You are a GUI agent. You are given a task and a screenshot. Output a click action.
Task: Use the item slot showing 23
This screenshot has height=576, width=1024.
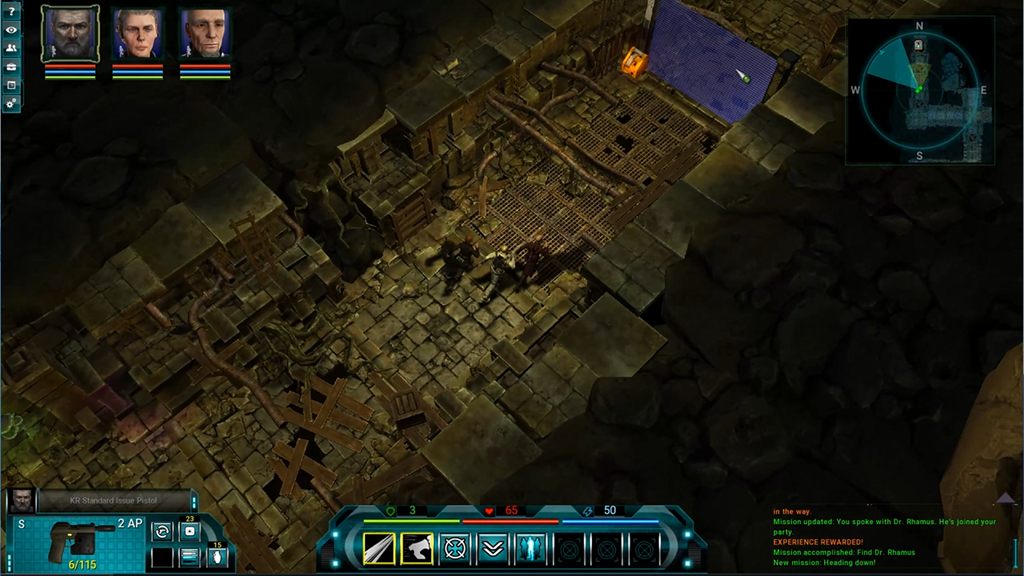point(189,531)
